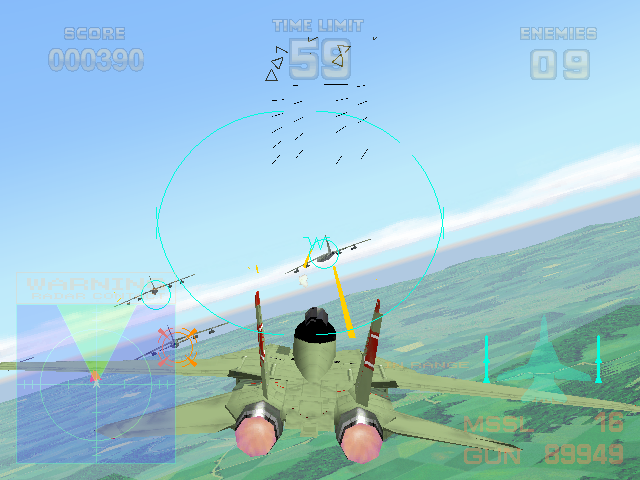Screen dimensions: 640x480
Task: Select the green aircraft status silhouette
Action: (543, 354)
